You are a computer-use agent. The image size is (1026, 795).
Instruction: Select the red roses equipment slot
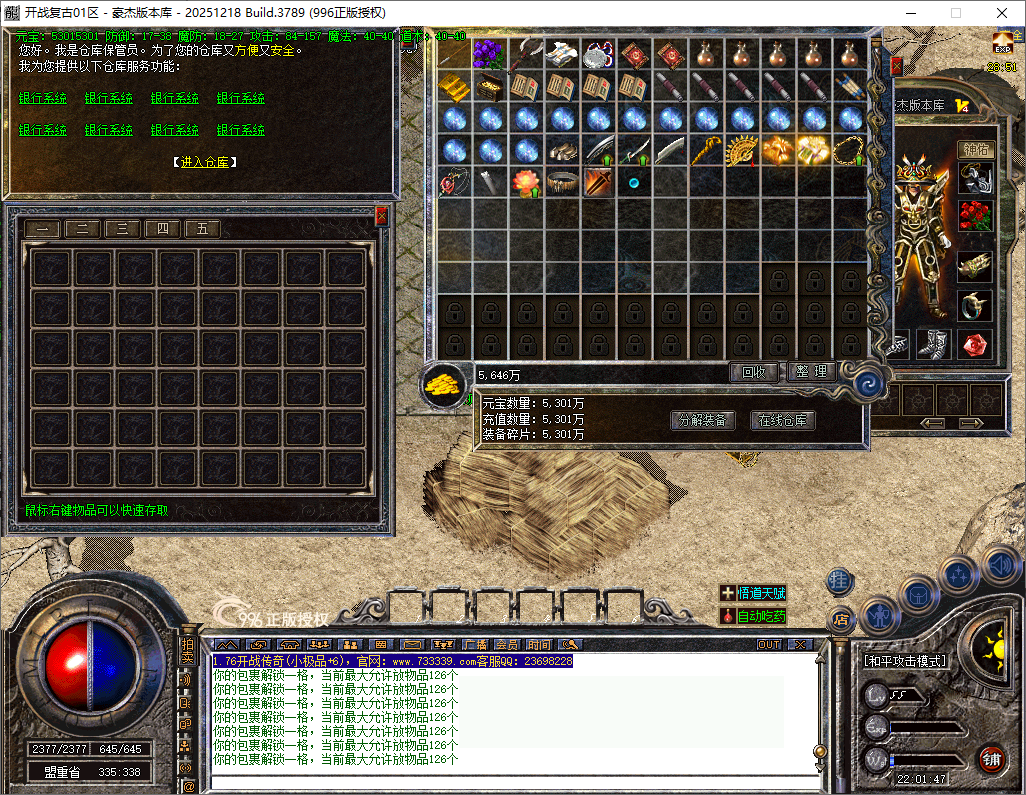[975, 214]
